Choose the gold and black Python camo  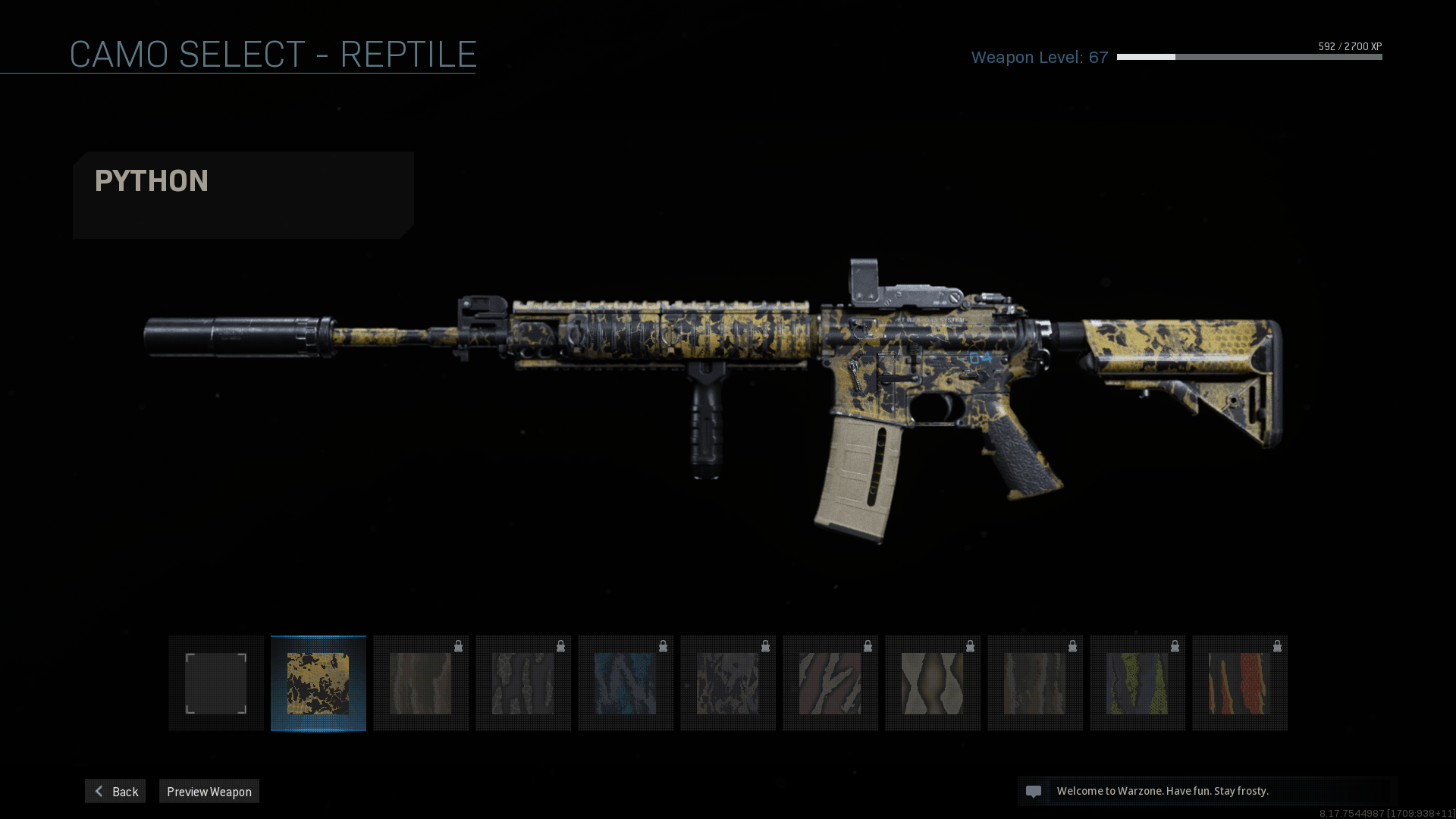tap(318, 683)
